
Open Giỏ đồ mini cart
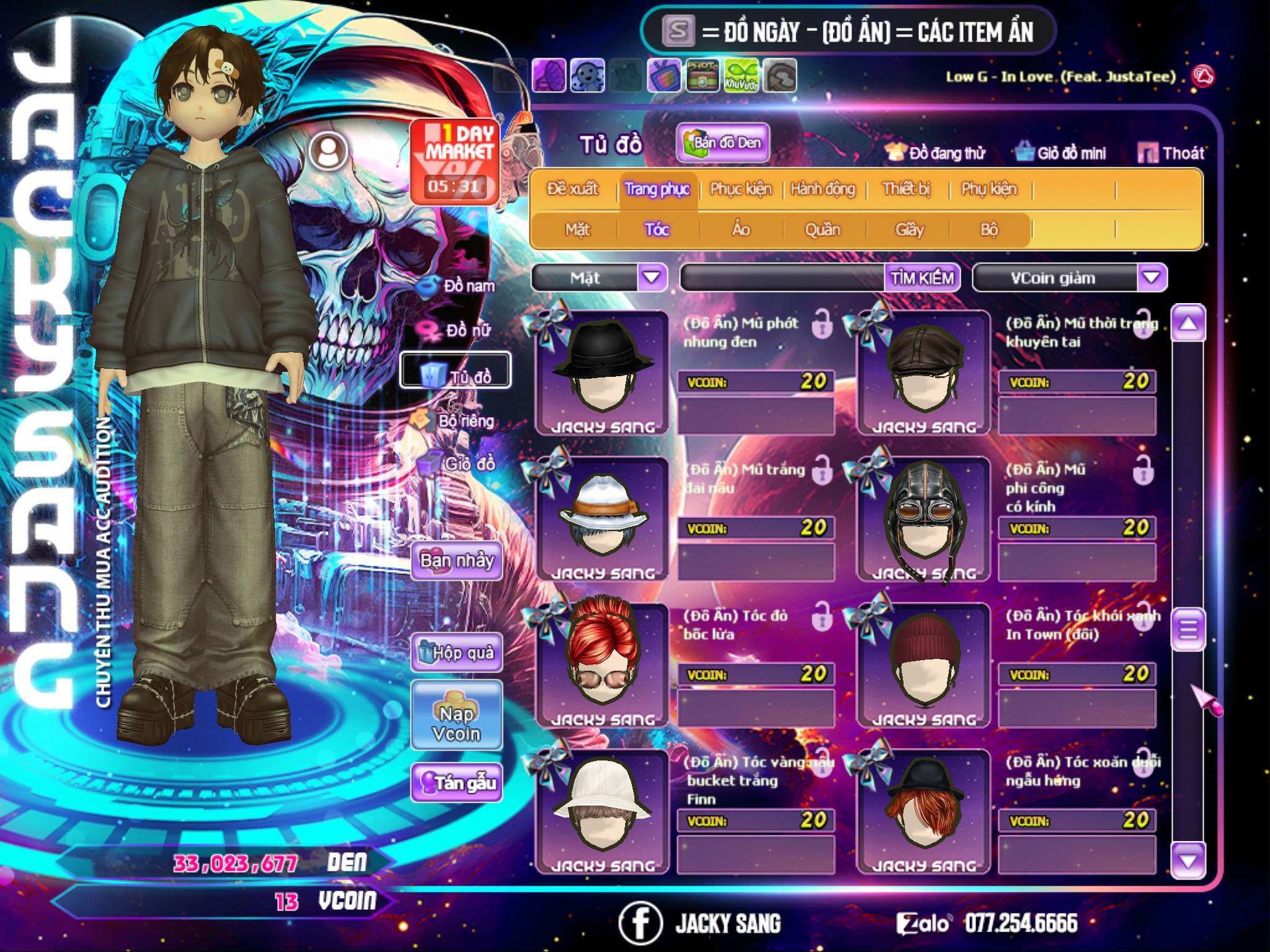pyautogui.click(x=1060, y=153)
